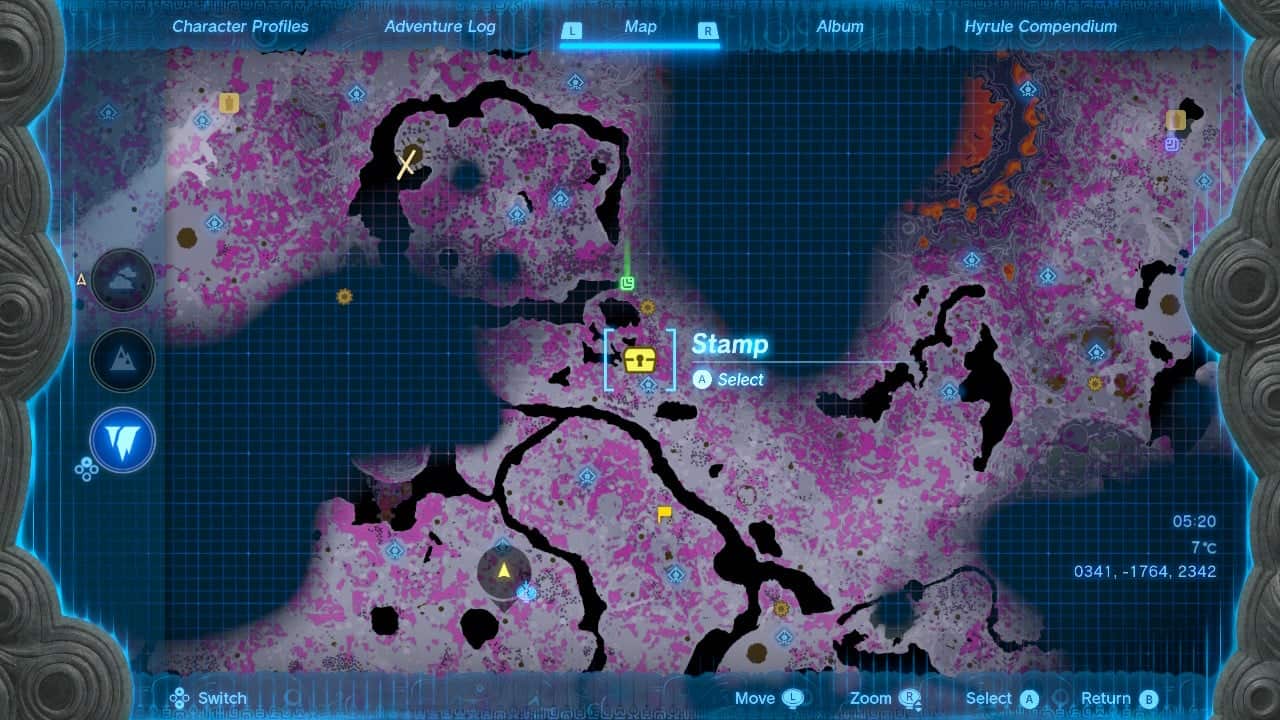The width and height of the screenshot is (1280, 720).
Task: Switch to the Album tab
Action: click(839, 27)
